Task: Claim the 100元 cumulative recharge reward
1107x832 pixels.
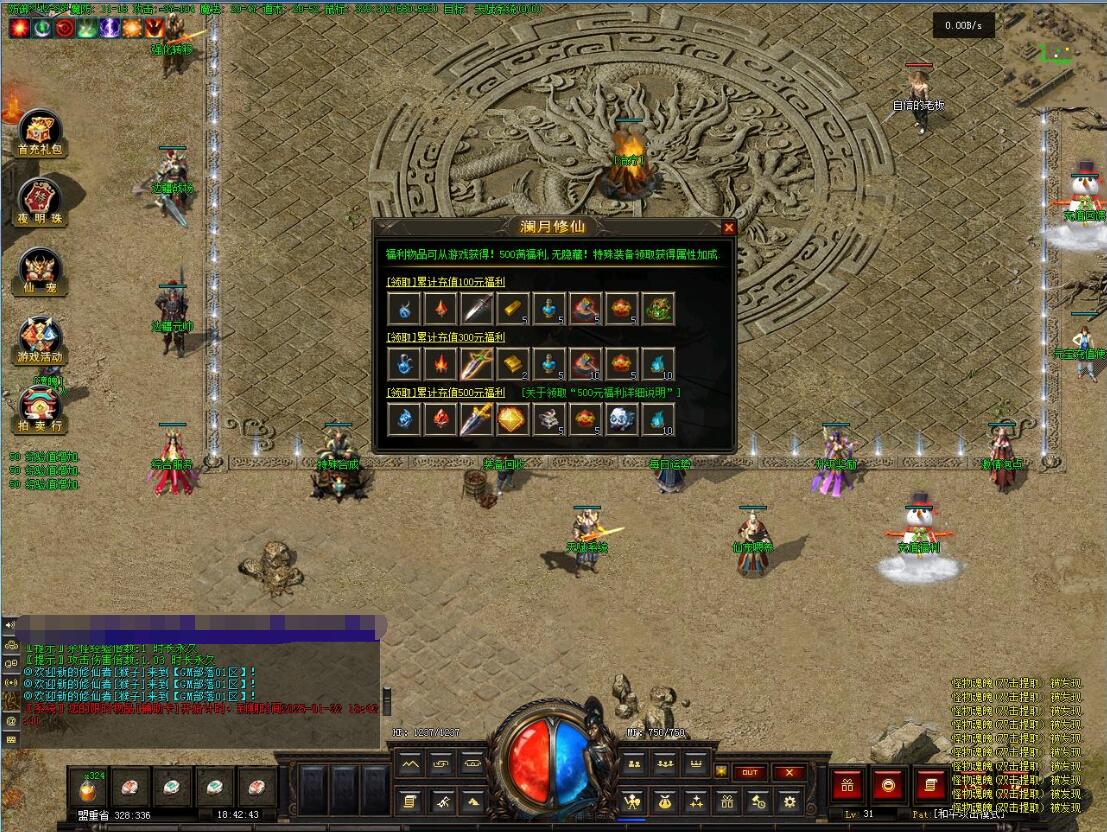Action: tap(446, 283)
